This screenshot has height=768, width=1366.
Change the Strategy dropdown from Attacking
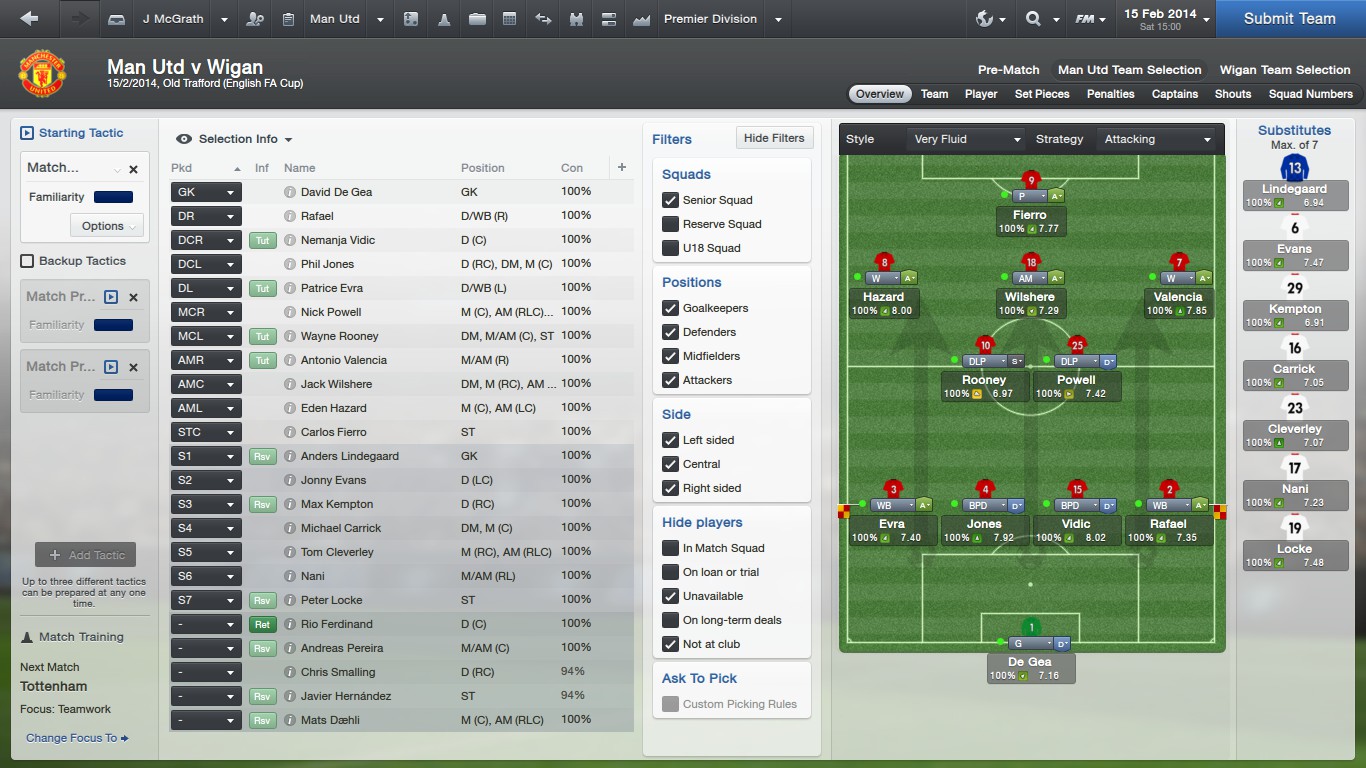(x=1158, y=139)
